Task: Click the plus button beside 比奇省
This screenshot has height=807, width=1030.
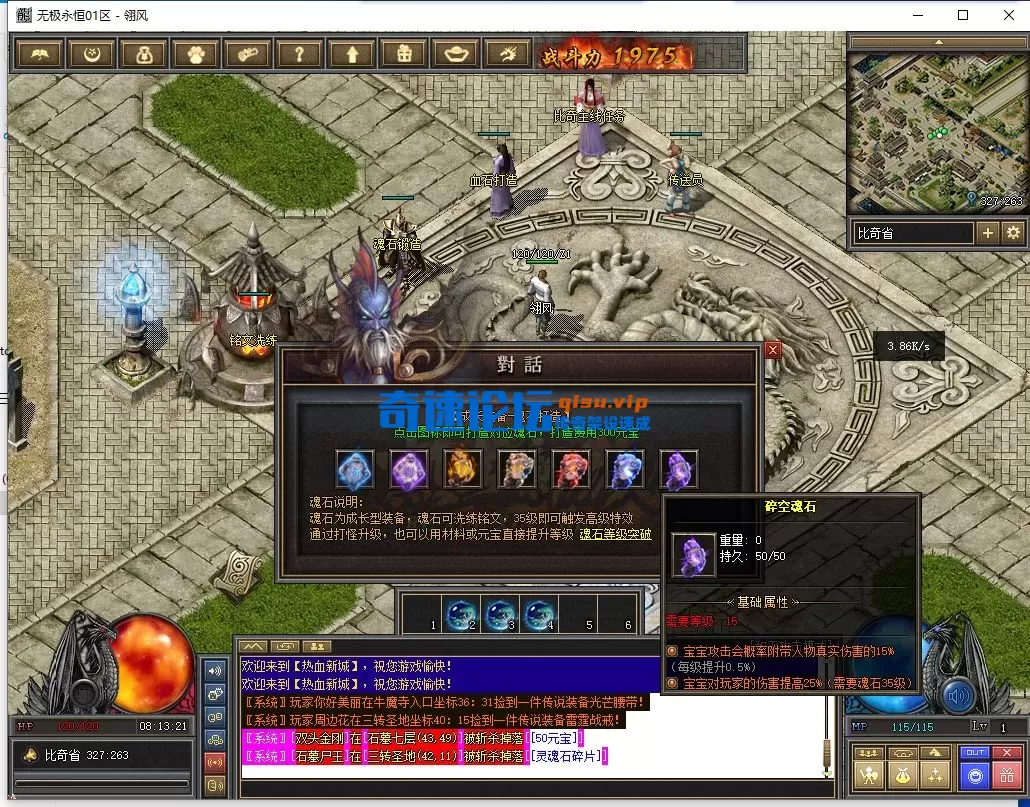Action: click(988, 233)
